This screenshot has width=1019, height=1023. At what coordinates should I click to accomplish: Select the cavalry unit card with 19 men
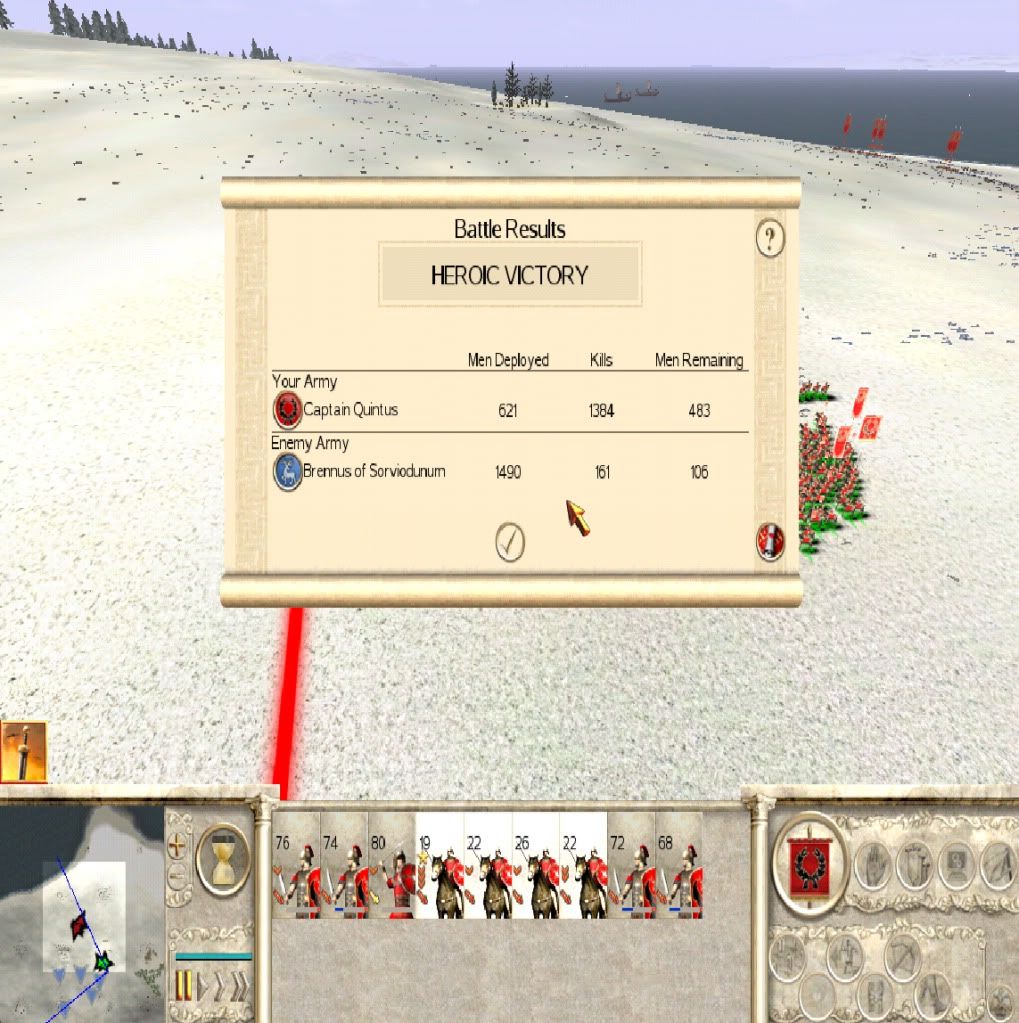439,866
